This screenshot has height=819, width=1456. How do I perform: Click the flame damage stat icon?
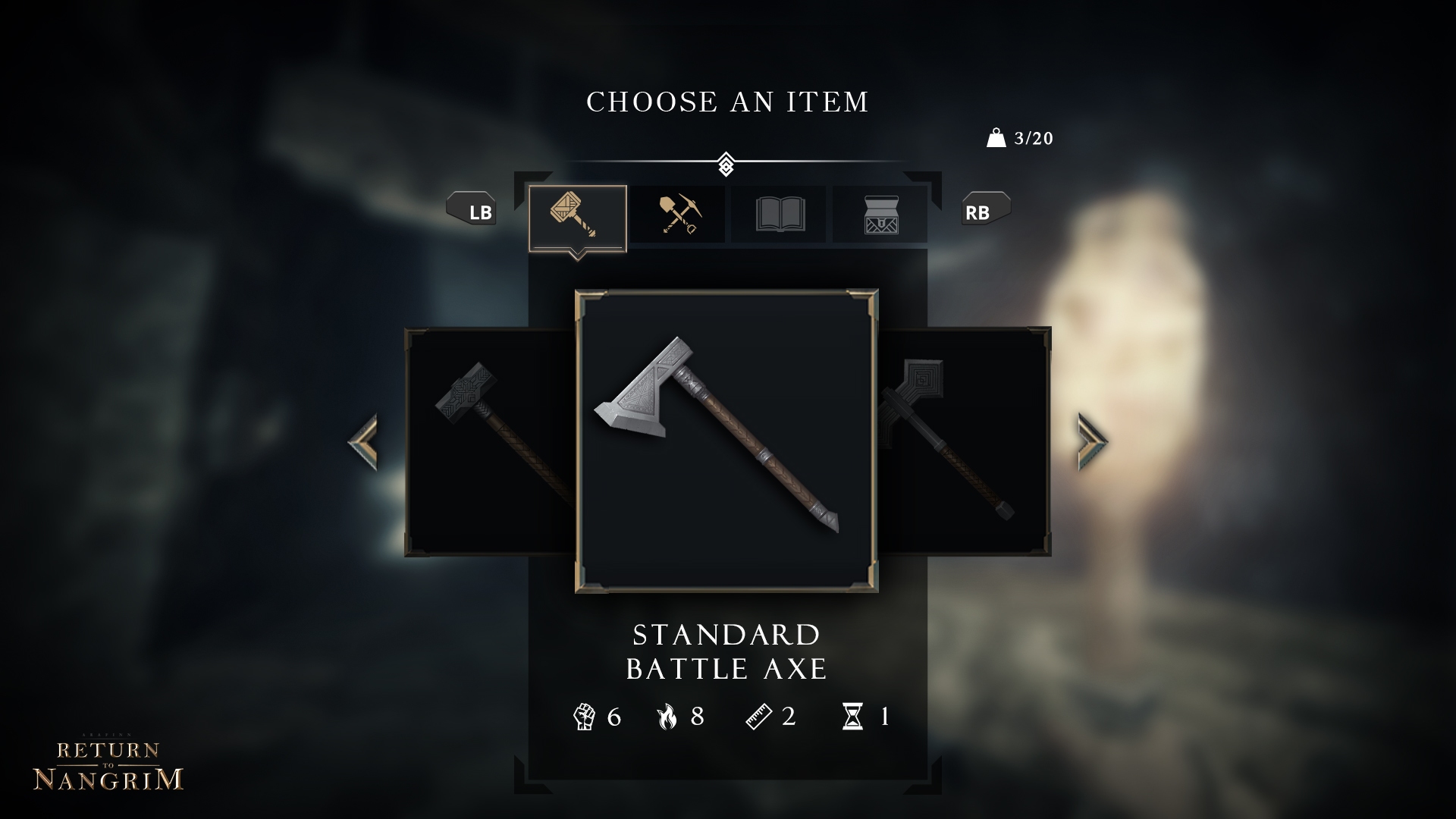(x=667, y=715)
